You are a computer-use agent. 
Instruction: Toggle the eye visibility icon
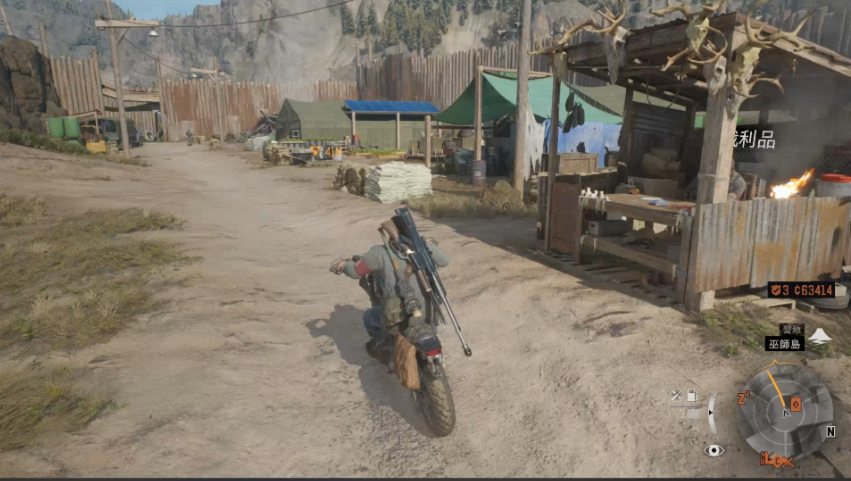pos(713,450)
